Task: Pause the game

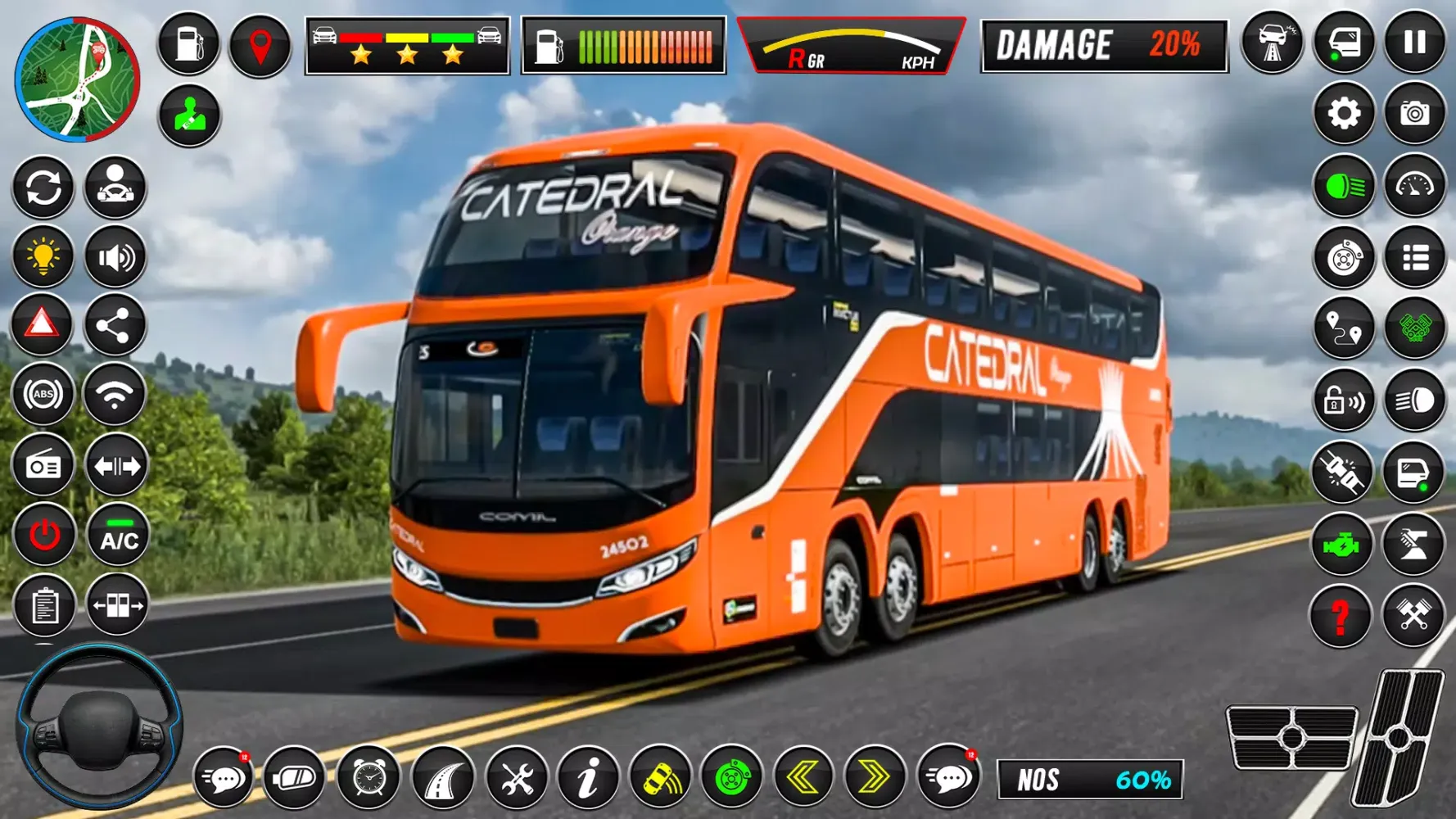Action: click(1415, 43)
